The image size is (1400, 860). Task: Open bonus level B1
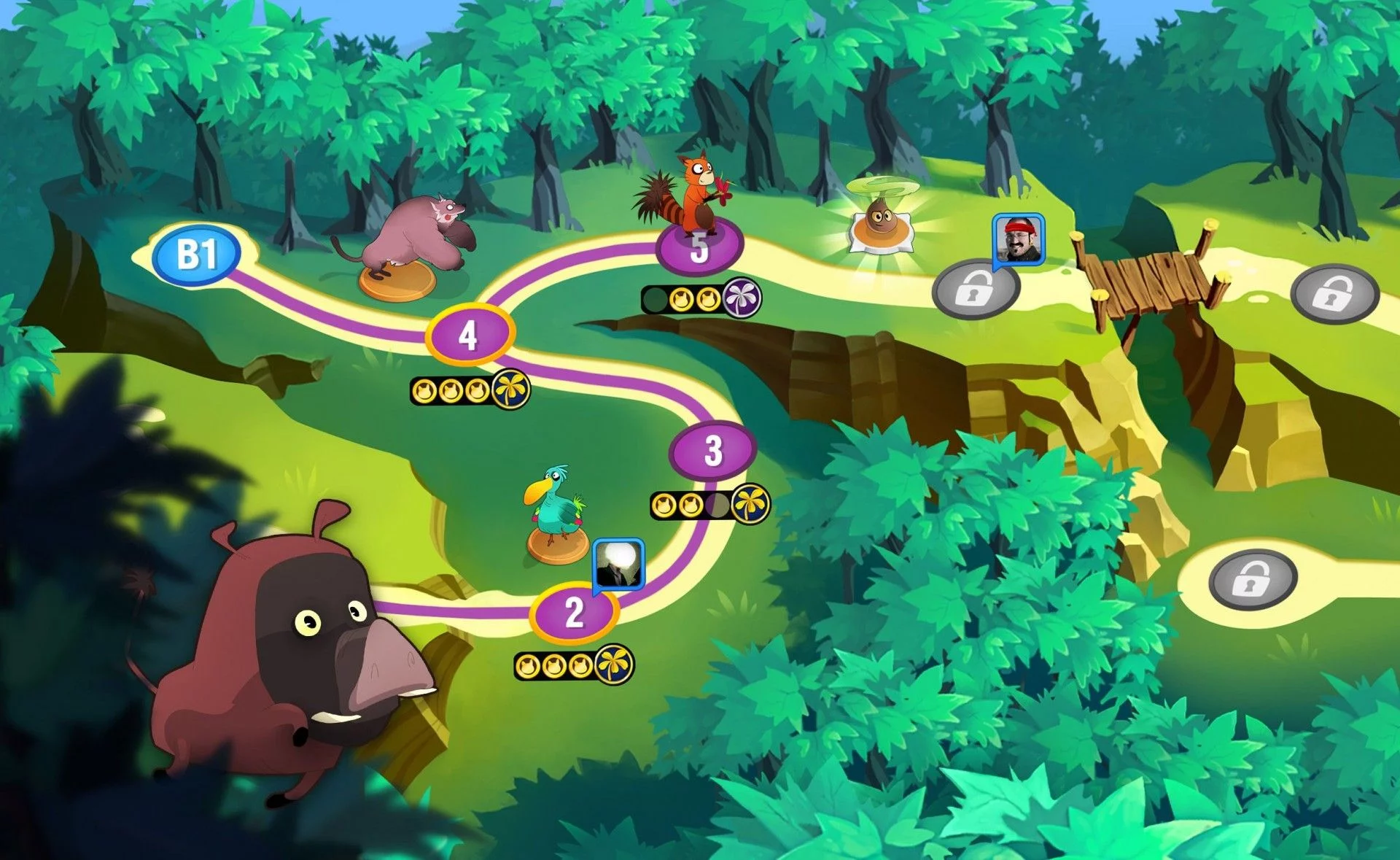coord(196,255)
